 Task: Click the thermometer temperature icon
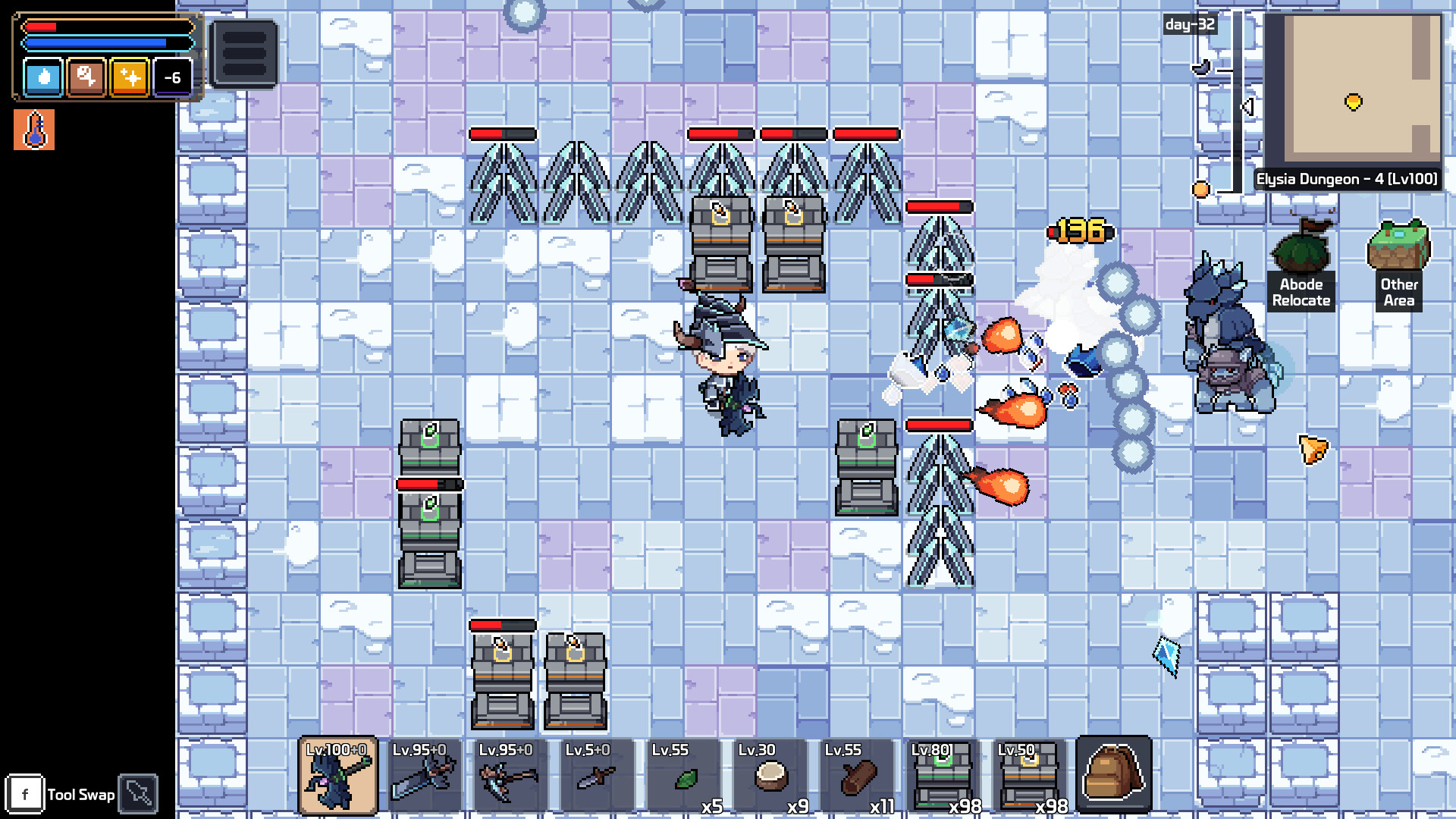33,129
